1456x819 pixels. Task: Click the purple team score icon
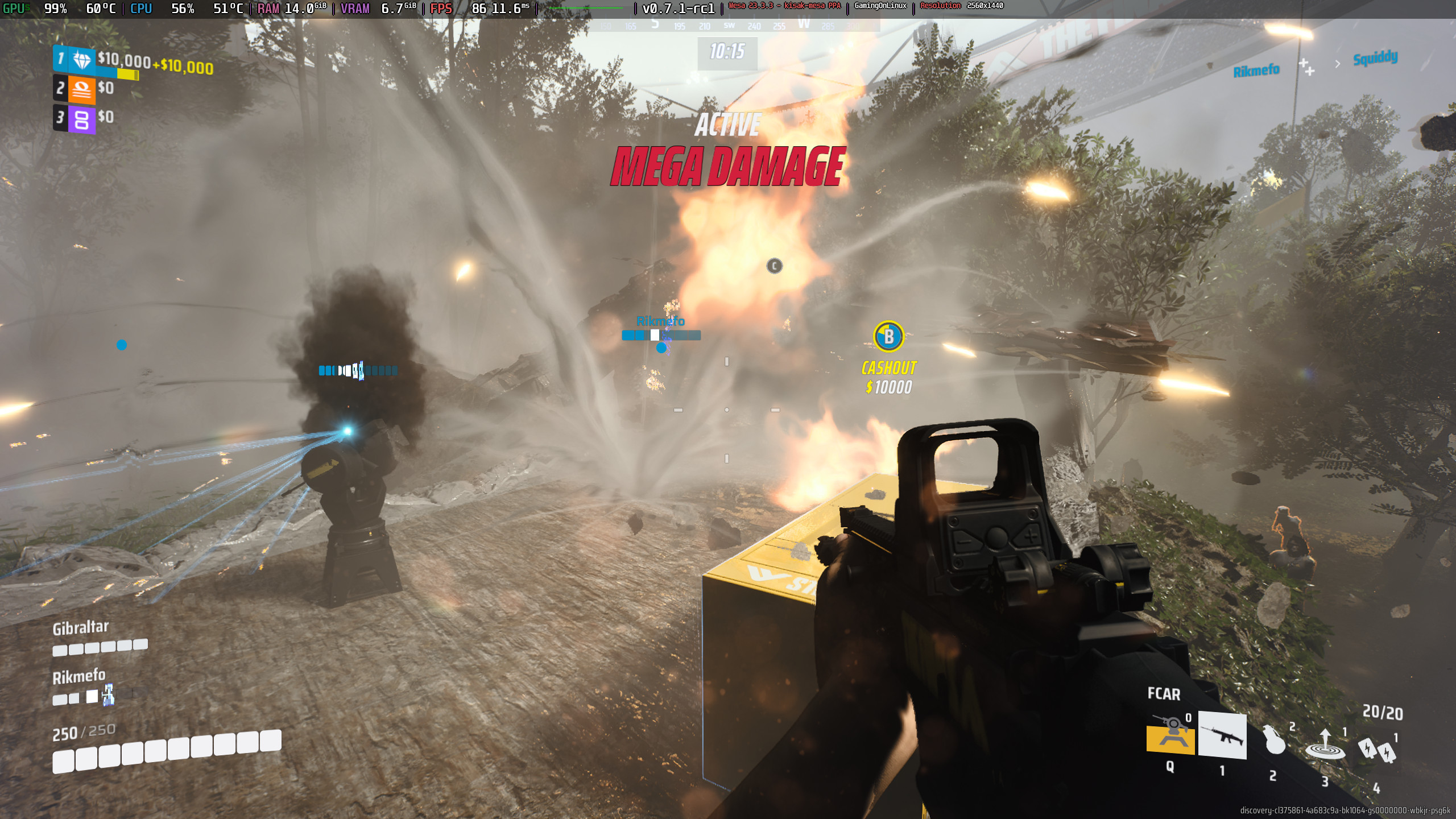pyautogui.click(x=82, y=119)
